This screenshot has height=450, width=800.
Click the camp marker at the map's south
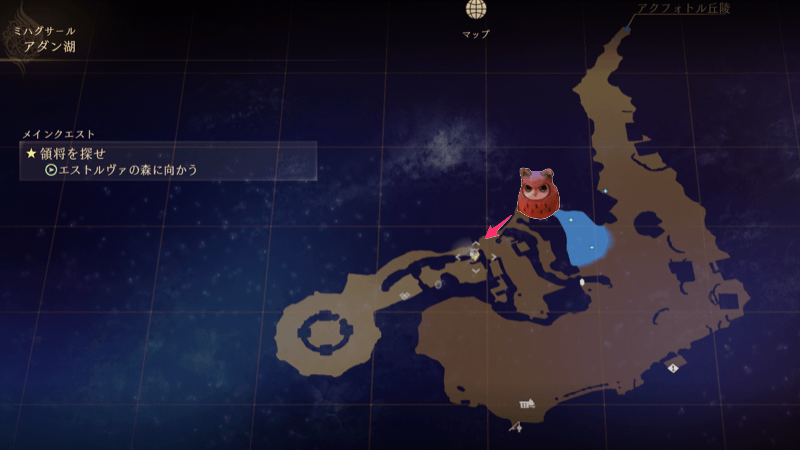coord(527,404)
